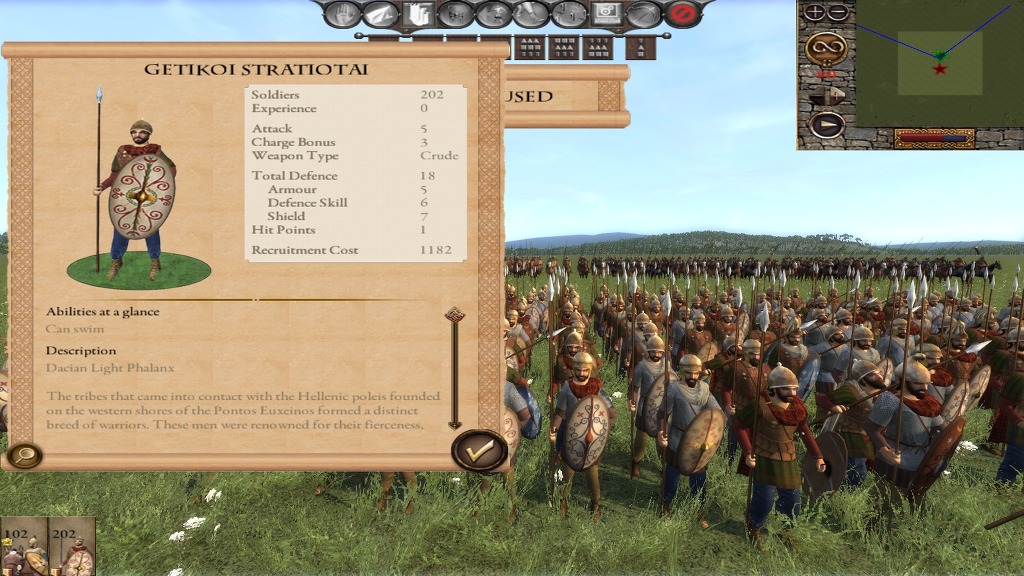Click the magnifying glass on the unit scroll
The image size is (1024, 576).
(23, 456)
